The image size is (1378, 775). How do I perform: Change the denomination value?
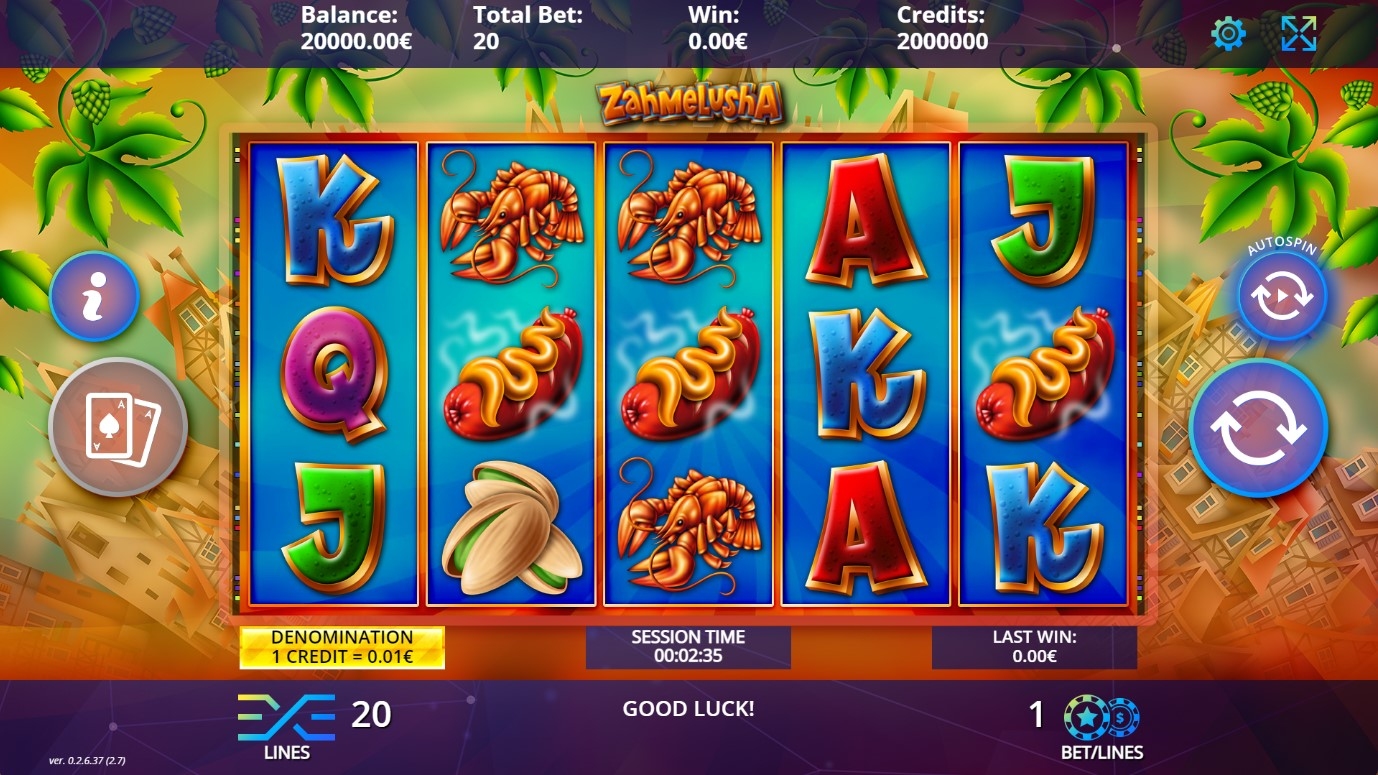coord(342,647)
